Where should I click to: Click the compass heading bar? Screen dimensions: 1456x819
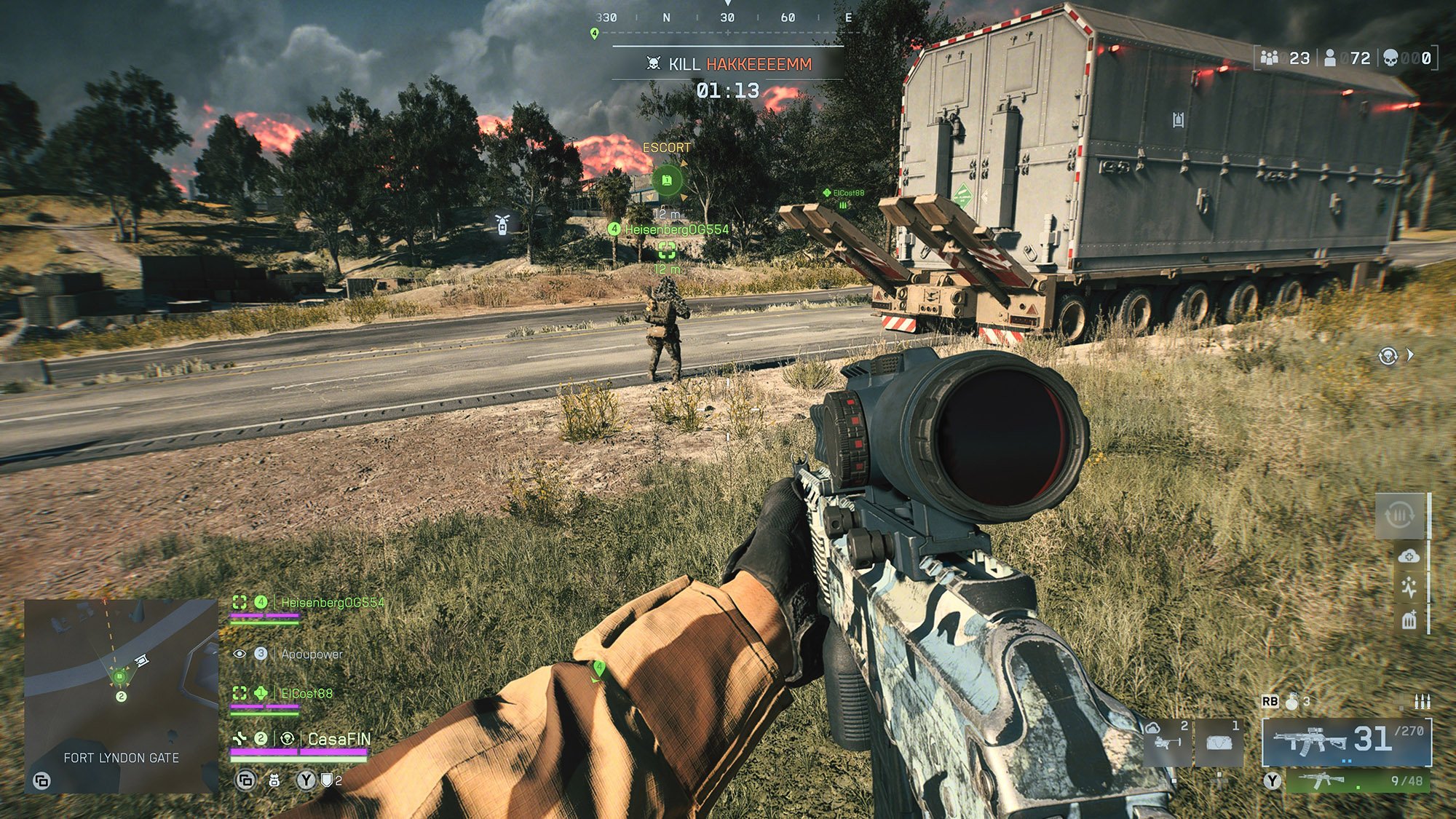coord(727,17)
